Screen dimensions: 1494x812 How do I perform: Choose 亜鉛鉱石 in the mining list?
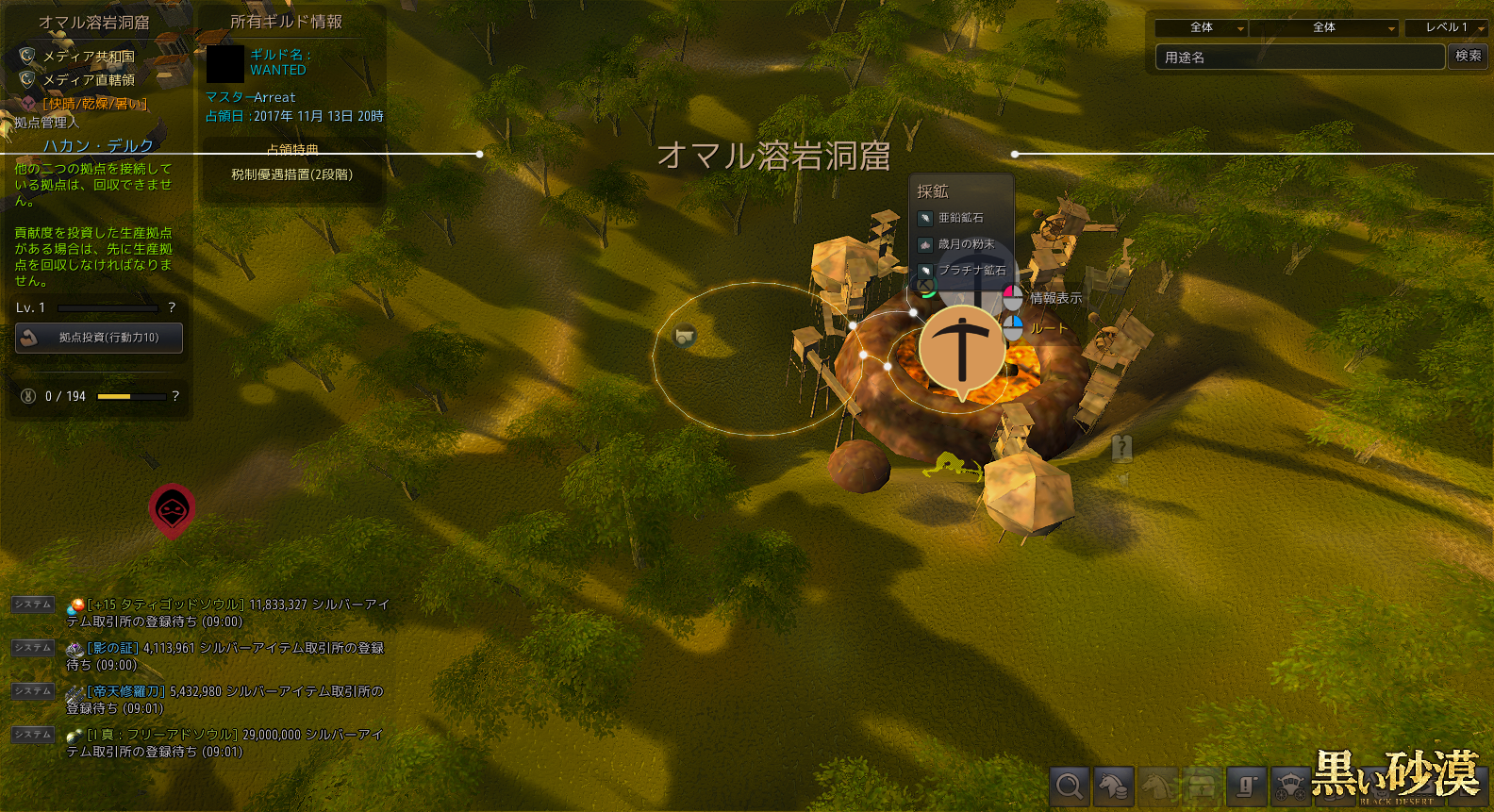coord(960,218)
